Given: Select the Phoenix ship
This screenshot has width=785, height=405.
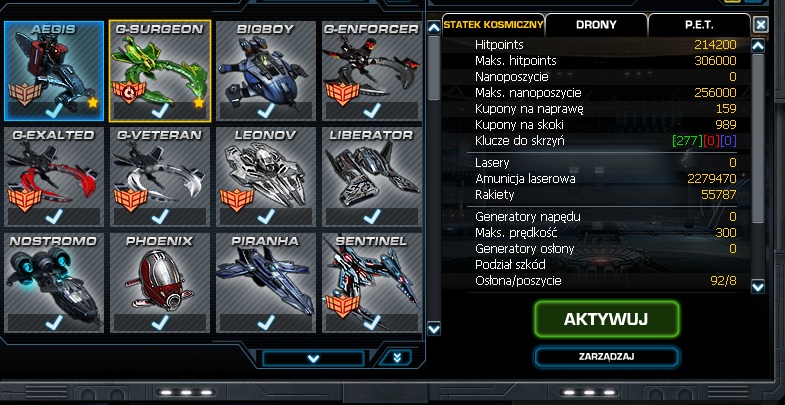Looking at the screenshot, I should coord(159,281).
